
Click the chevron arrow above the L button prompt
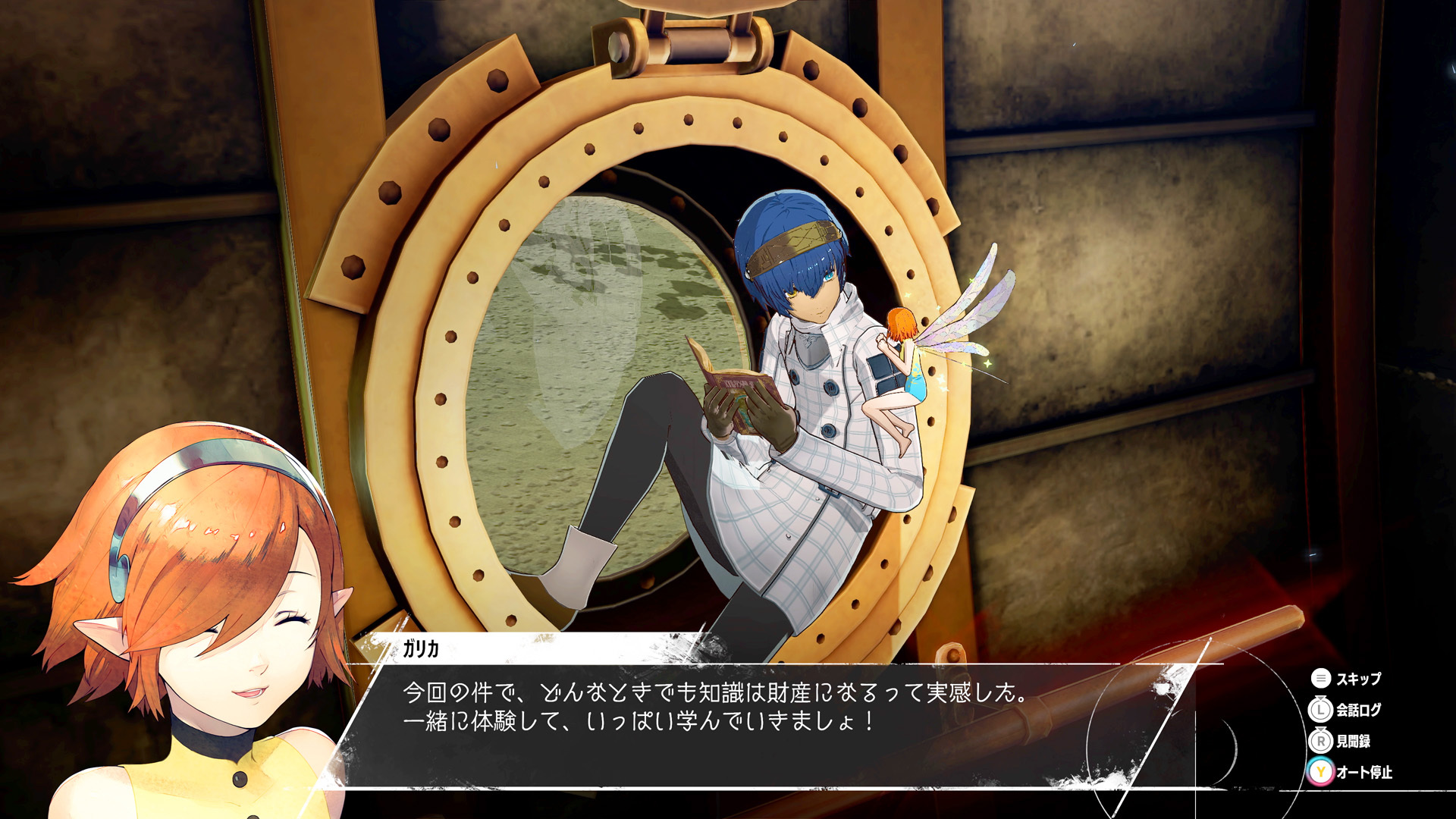[x=1320, y=698]
